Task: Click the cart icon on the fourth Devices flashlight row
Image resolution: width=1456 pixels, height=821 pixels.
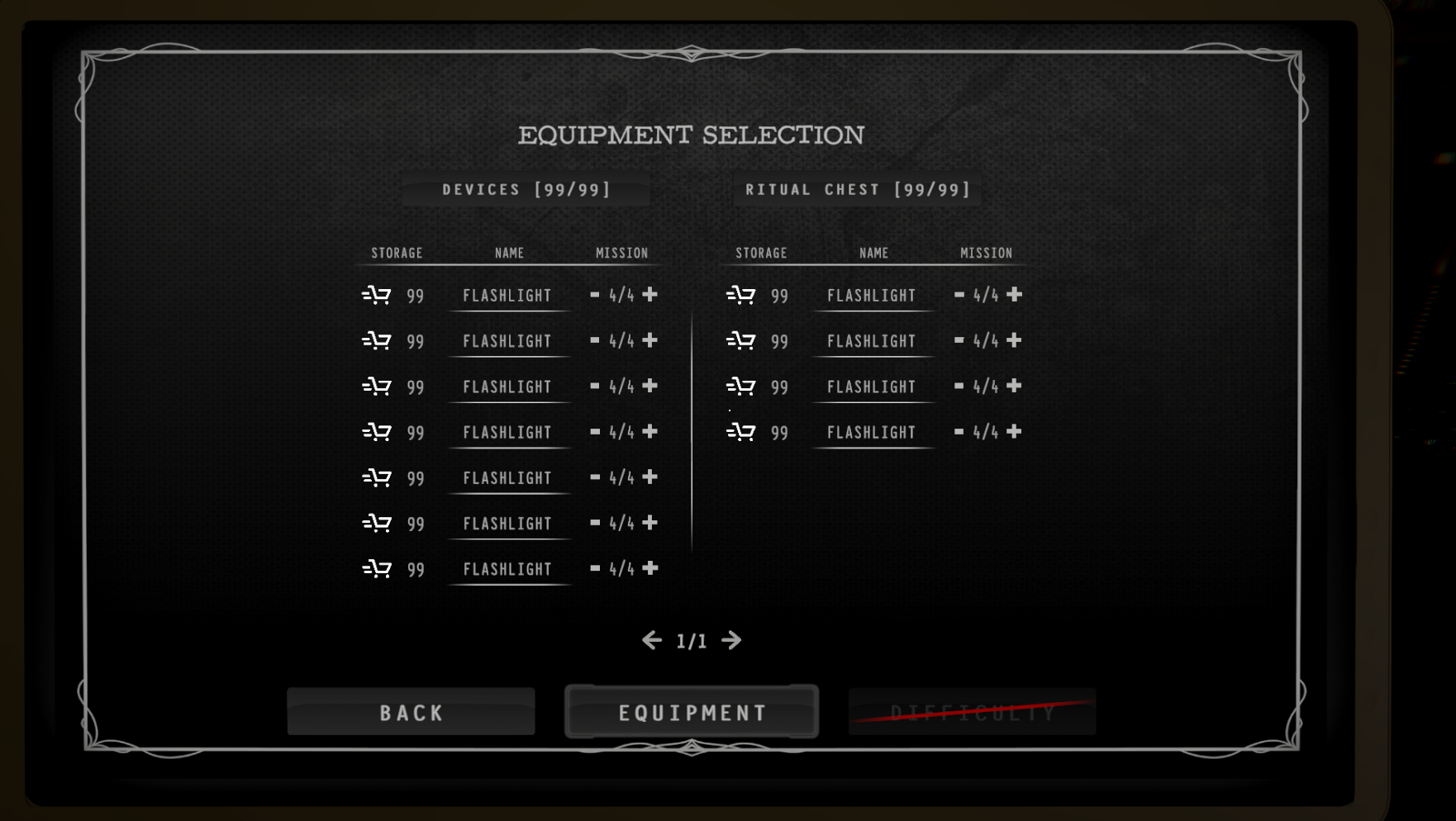Action: click(378, 432)
